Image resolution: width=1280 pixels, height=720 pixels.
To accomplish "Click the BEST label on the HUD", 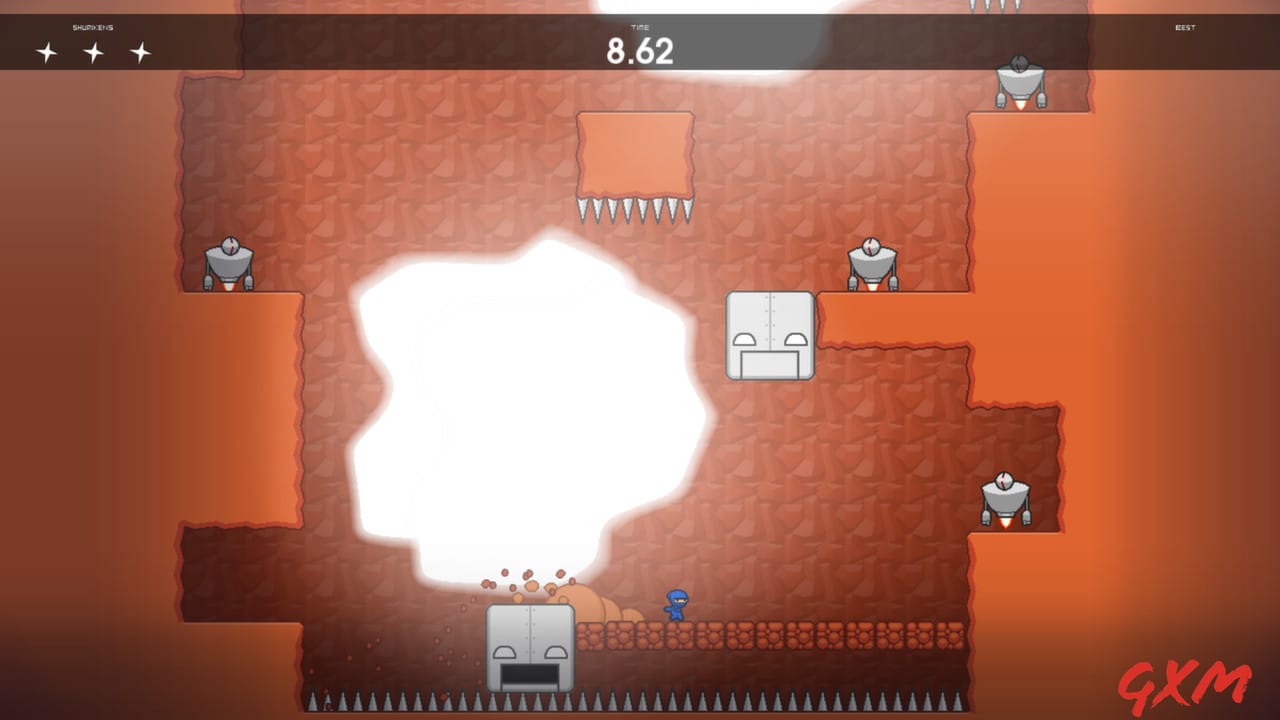I will [1185, 28].
